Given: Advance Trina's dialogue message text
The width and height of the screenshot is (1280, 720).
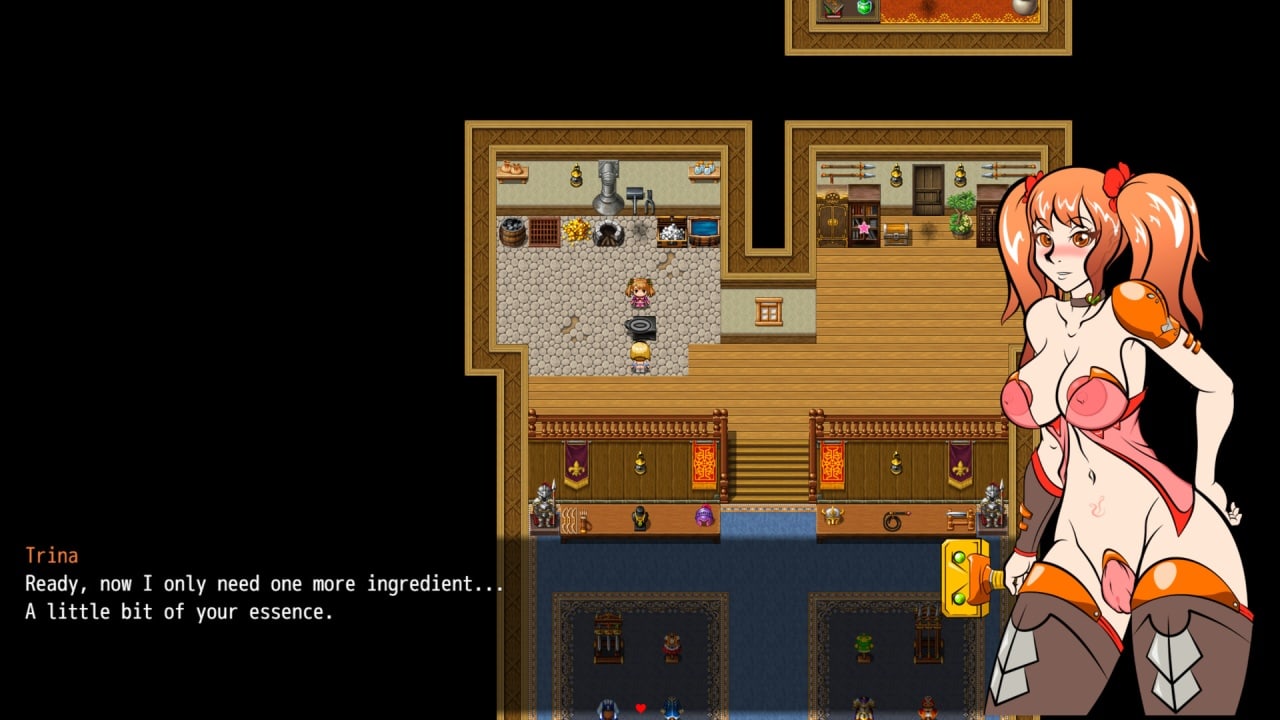Looking at the screenshot, I should coord(264,597).
